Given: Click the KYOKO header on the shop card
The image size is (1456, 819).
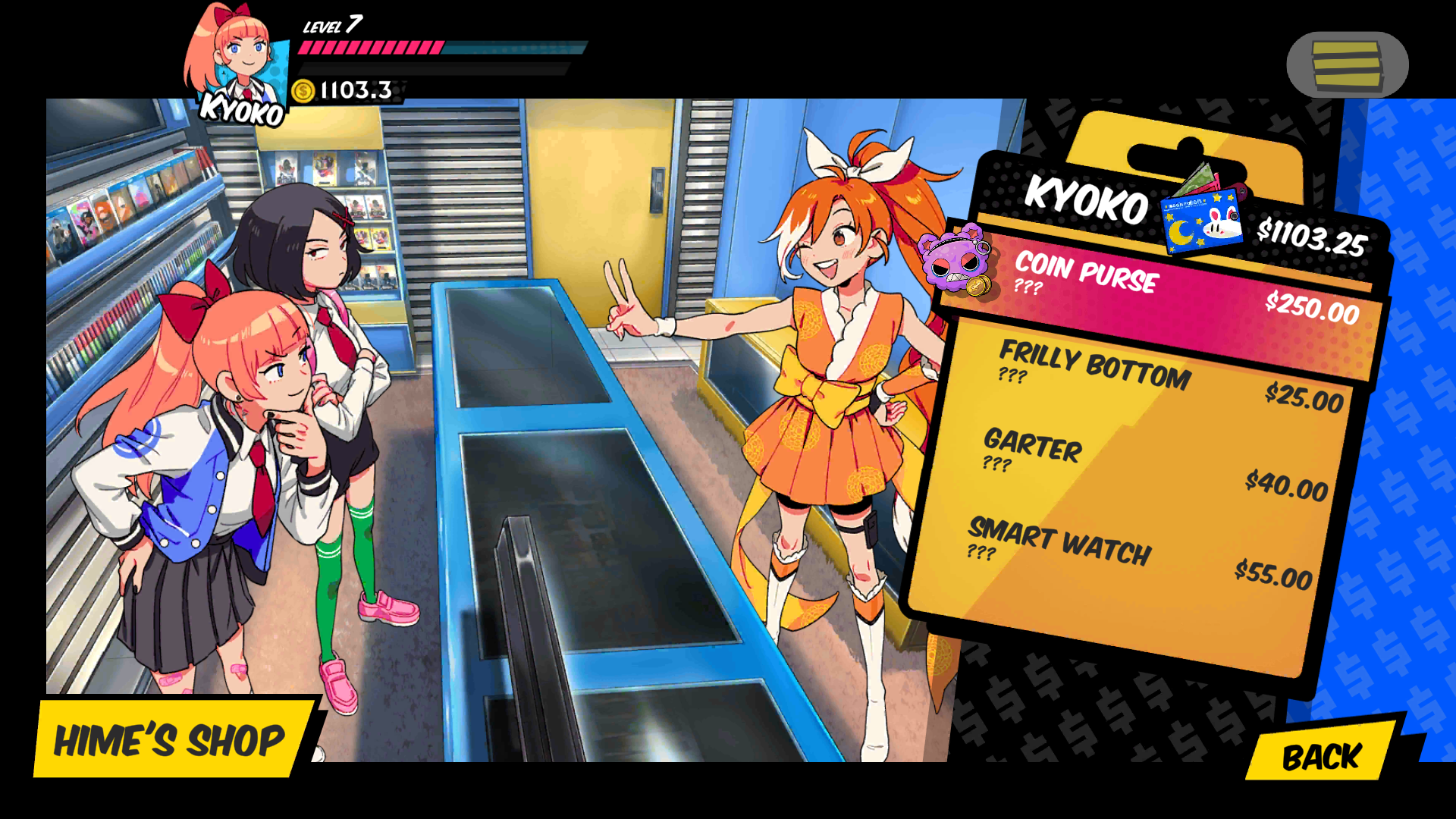Looking at the screenshot, I should point(1084,205).
